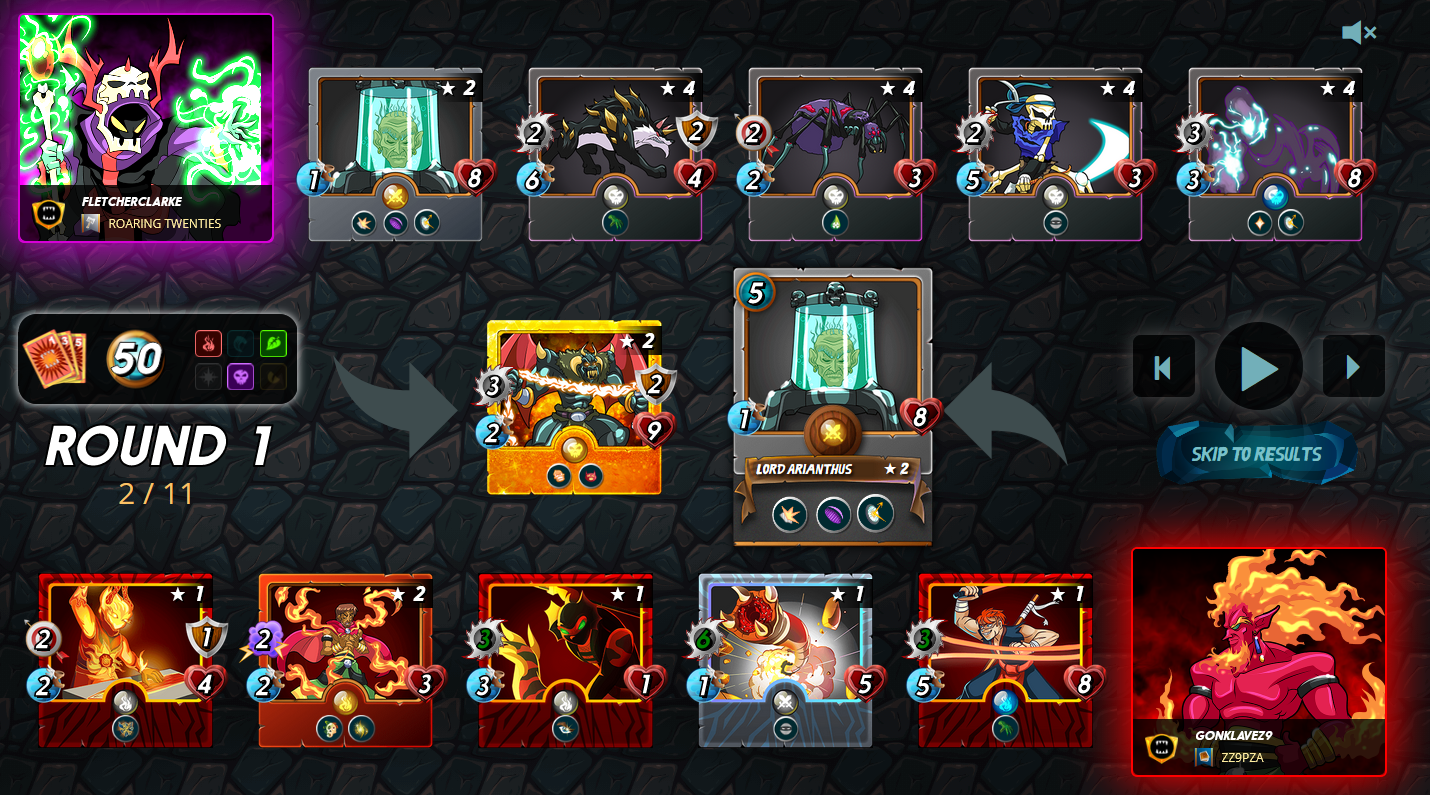Toggle the dimmed water splinter icon
The width and height of the screenshot is (1430, 795).
(x=240, y=342)
